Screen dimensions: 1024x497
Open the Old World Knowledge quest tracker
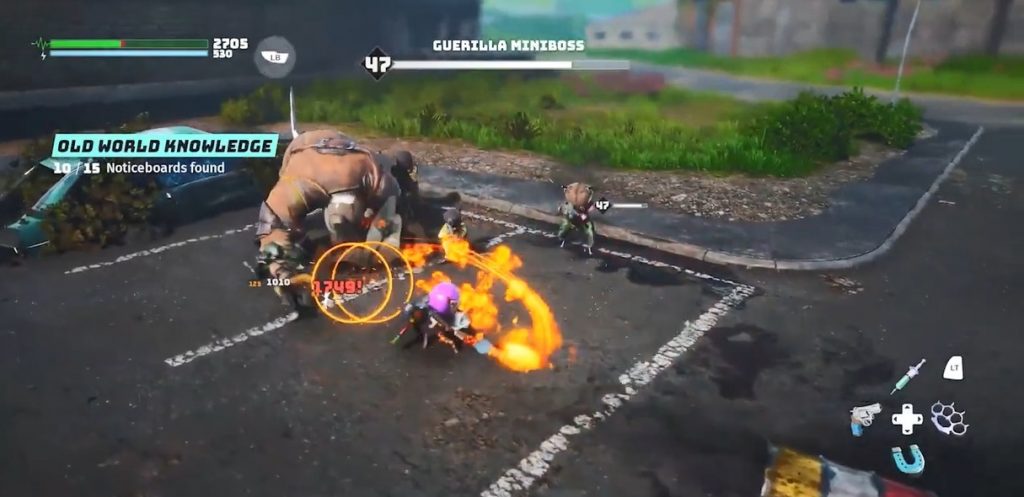[165, 146]
